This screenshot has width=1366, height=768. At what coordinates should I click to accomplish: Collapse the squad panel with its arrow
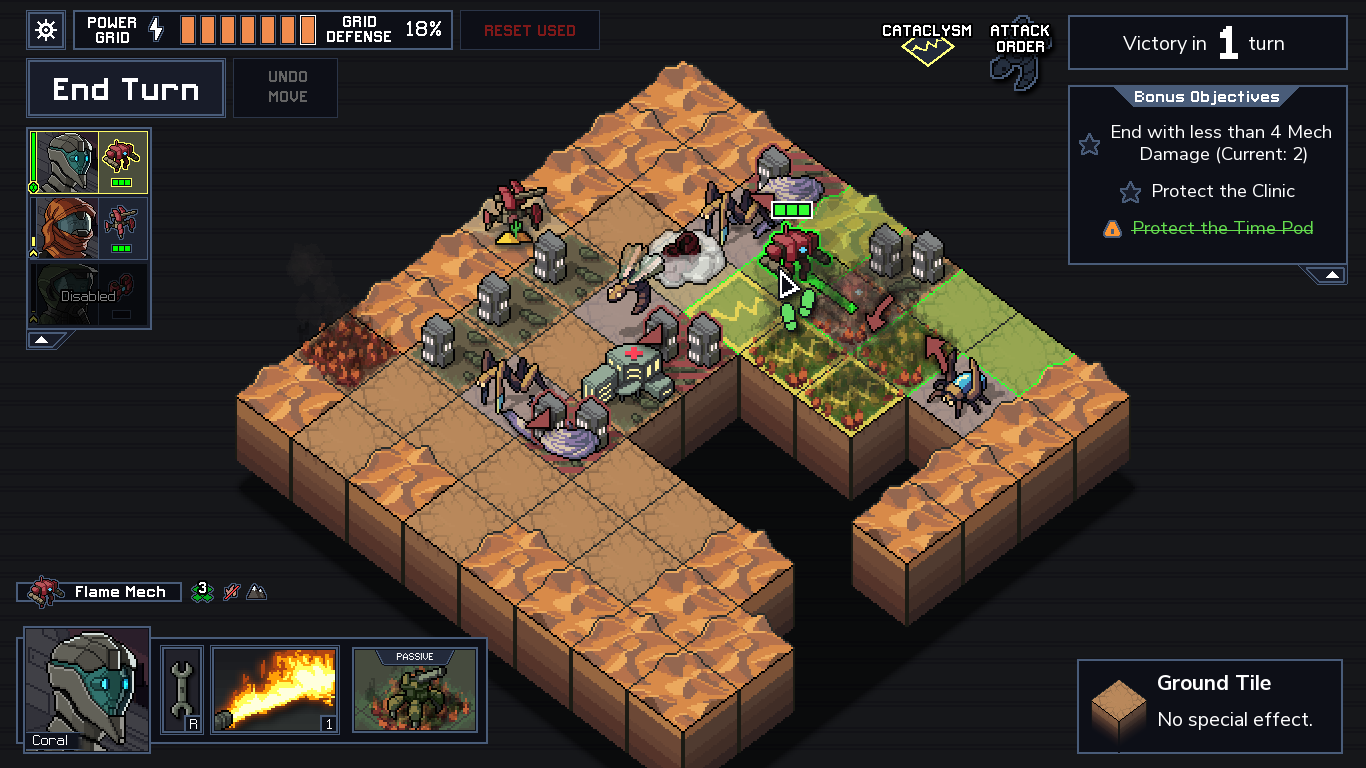coord(41,340)
